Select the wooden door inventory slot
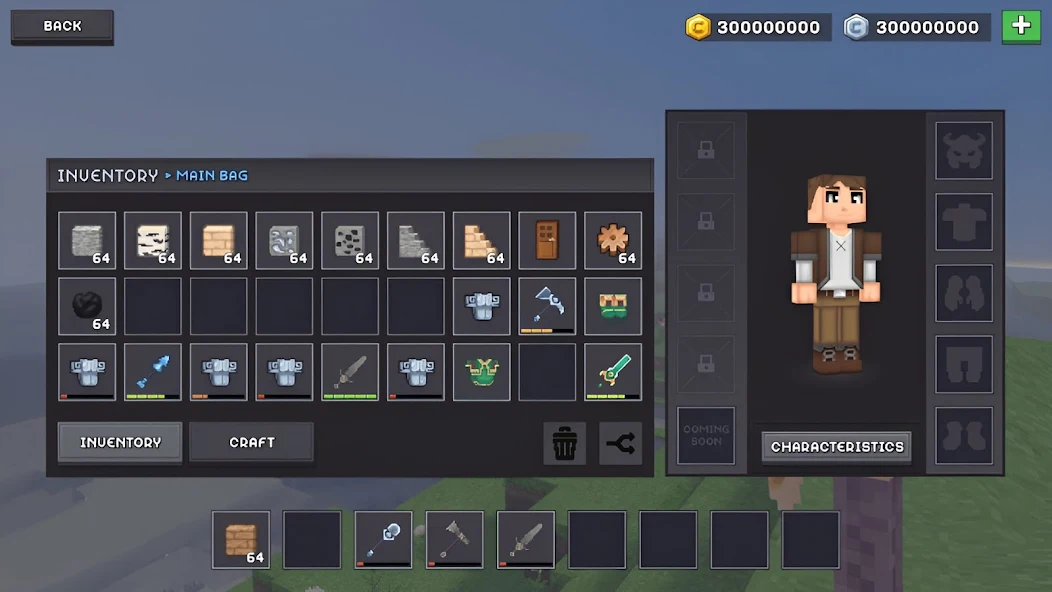This screenshot has width=1052, height=592. click(547, 241)
